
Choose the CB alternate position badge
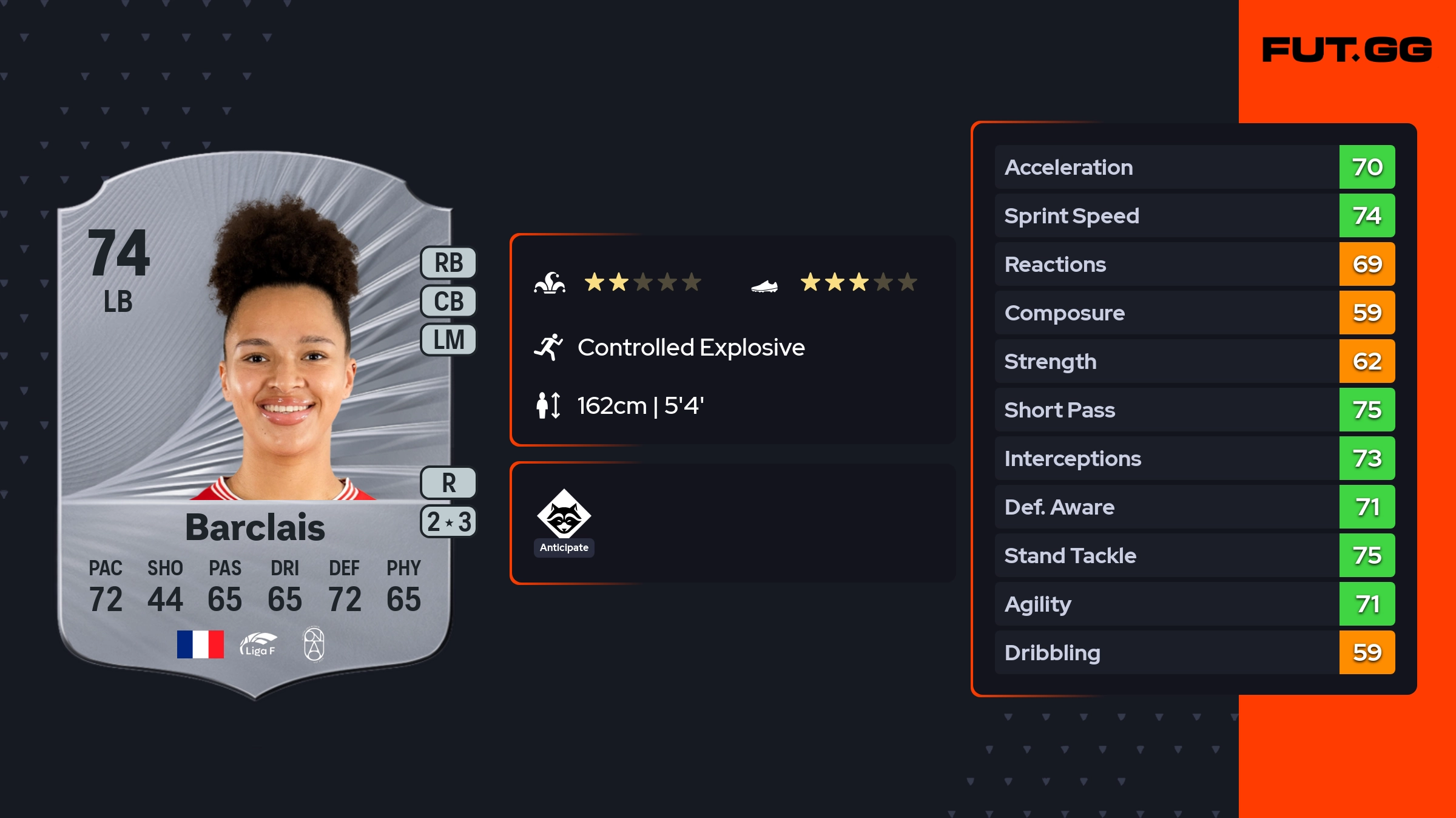point(448,301)
